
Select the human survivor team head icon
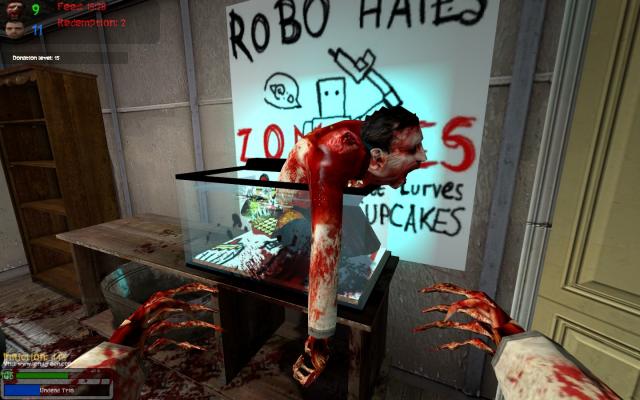coord(12,28)
